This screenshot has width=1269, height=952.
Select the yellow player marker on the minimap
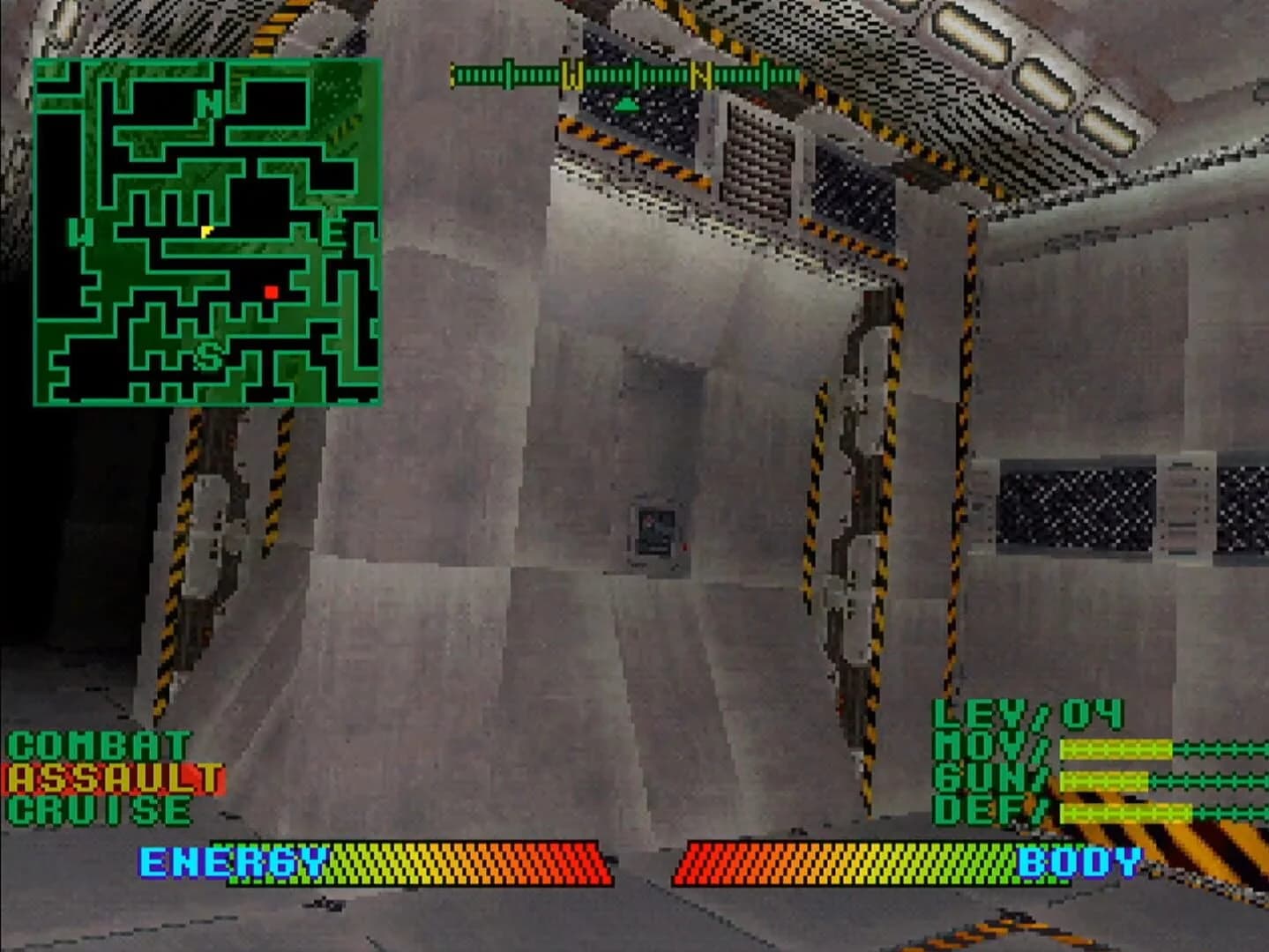tap(208, 231)
